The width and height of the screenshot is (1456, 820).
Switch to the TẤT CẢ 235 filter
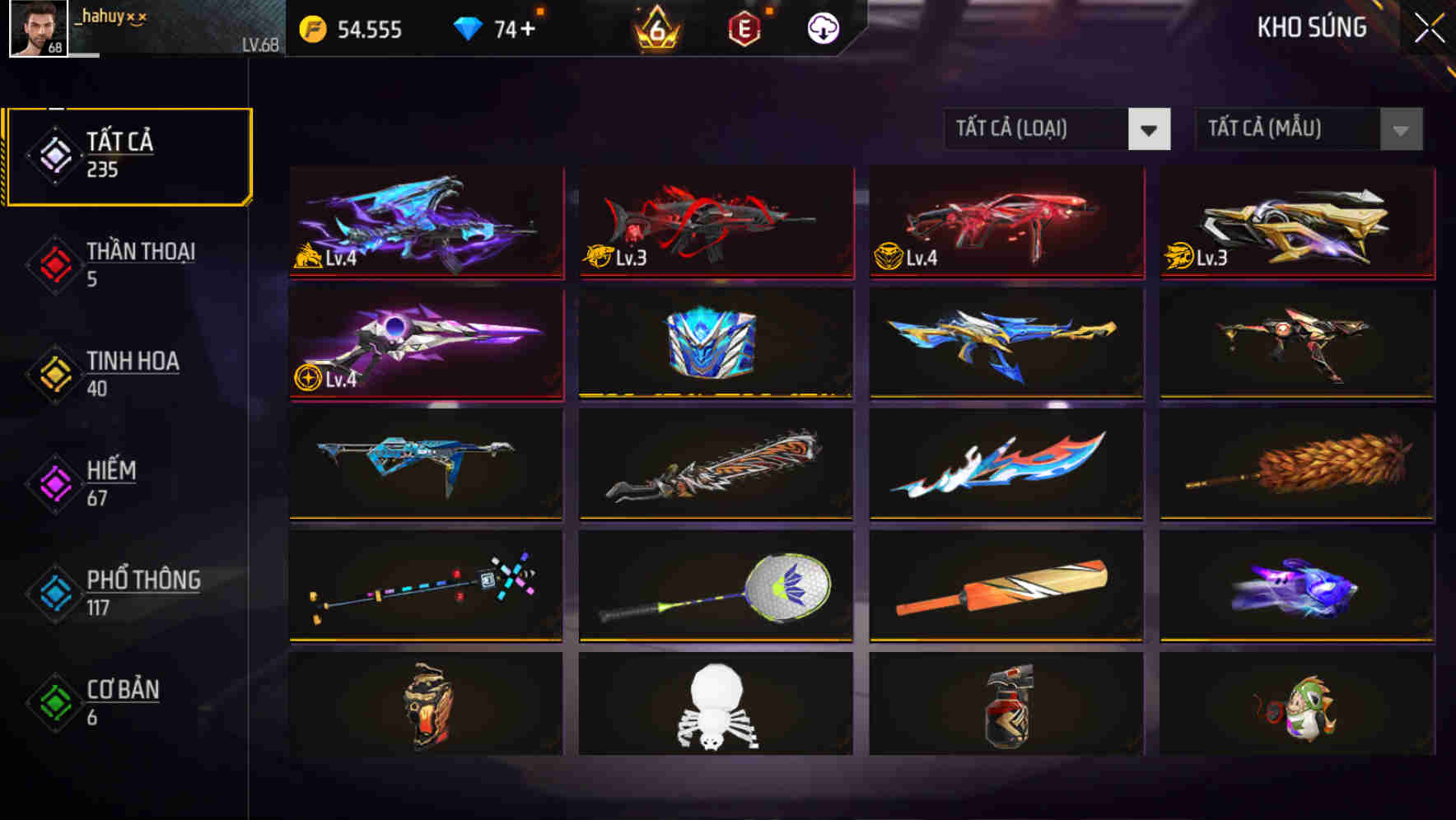(128, 154)
